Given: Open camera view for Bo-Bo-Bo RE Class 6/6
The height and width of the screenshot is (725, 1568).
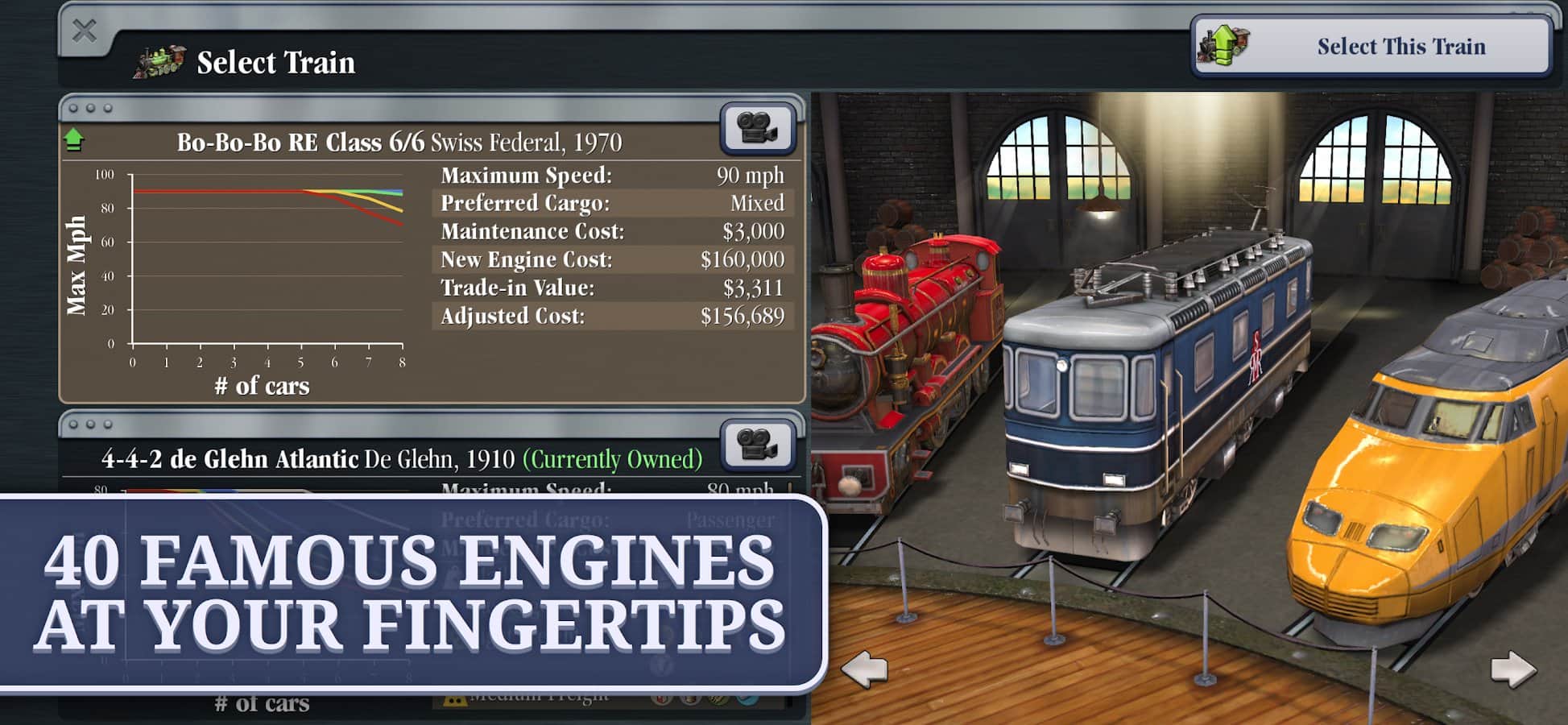Looking at the screenshot, I should pos(757,128).
